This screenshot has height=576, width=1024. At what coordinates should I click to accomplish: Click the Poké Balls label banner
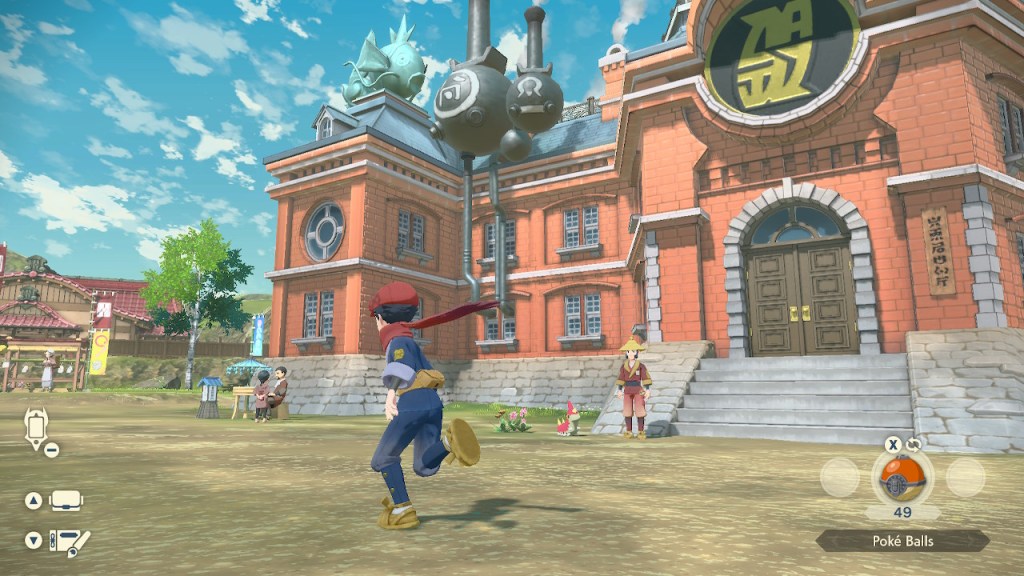click(x=902, y=541)
